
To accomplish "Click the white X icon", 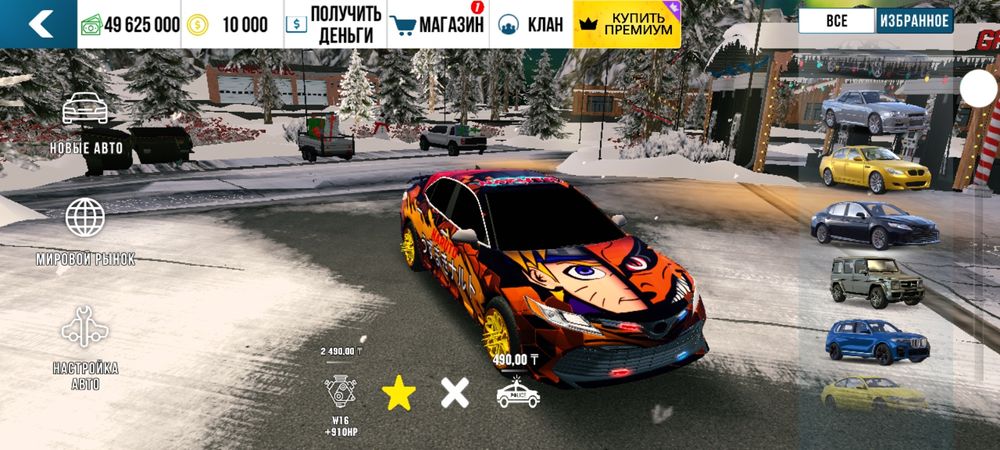I will [x=455, y=393].
